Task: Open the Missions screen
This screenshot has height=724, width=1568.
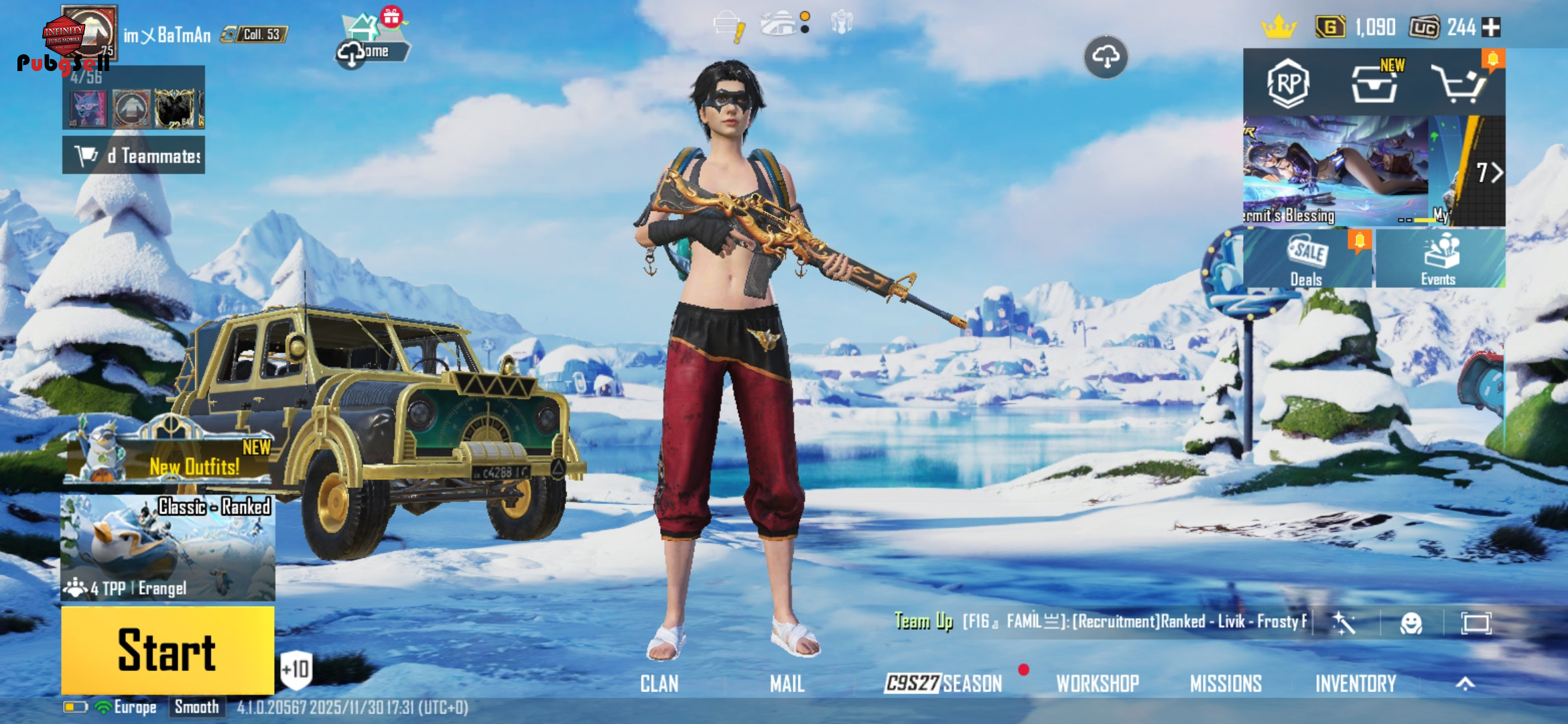Action: click(x=1226, y=684)
